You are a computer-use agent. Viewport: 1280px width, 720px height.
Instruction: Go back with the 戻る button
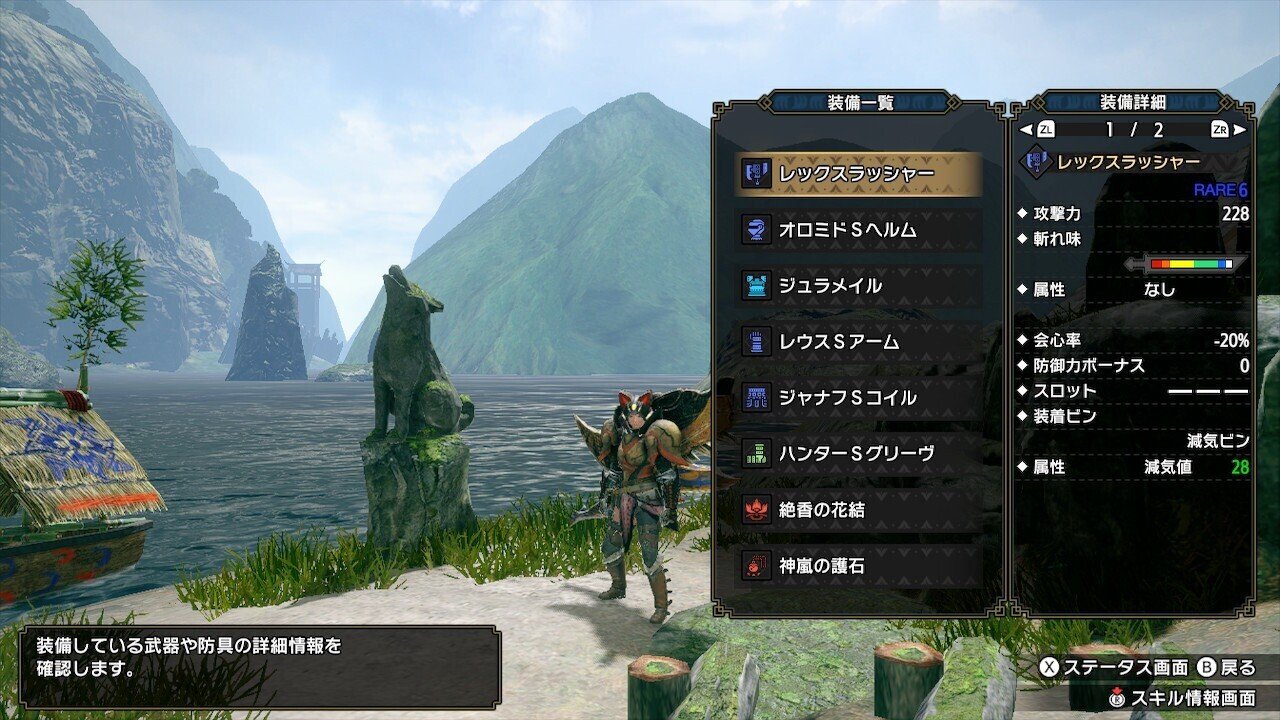pyautogui.click(x=1227, y=668)
